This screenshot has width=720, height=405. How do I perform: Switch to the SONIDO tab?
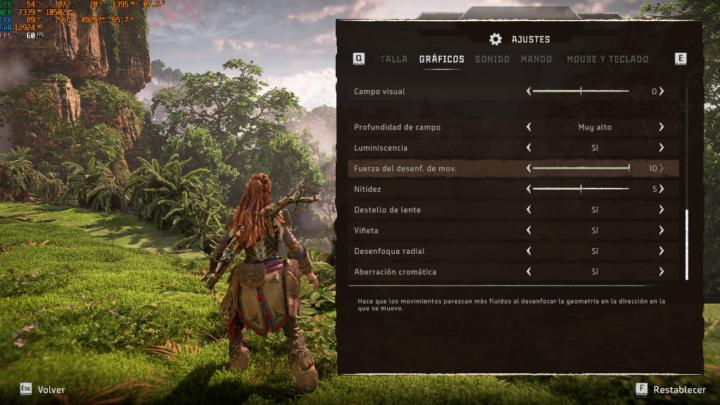point(492,59)
